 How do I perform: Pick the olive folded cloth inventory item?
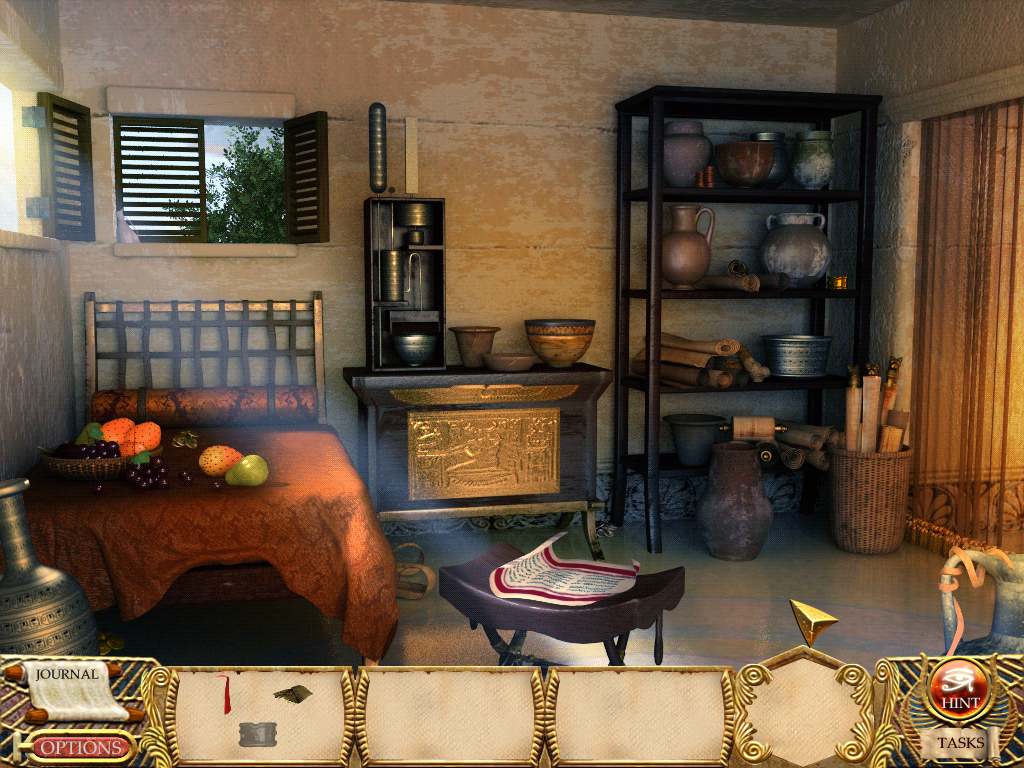[x=293, y=693]
